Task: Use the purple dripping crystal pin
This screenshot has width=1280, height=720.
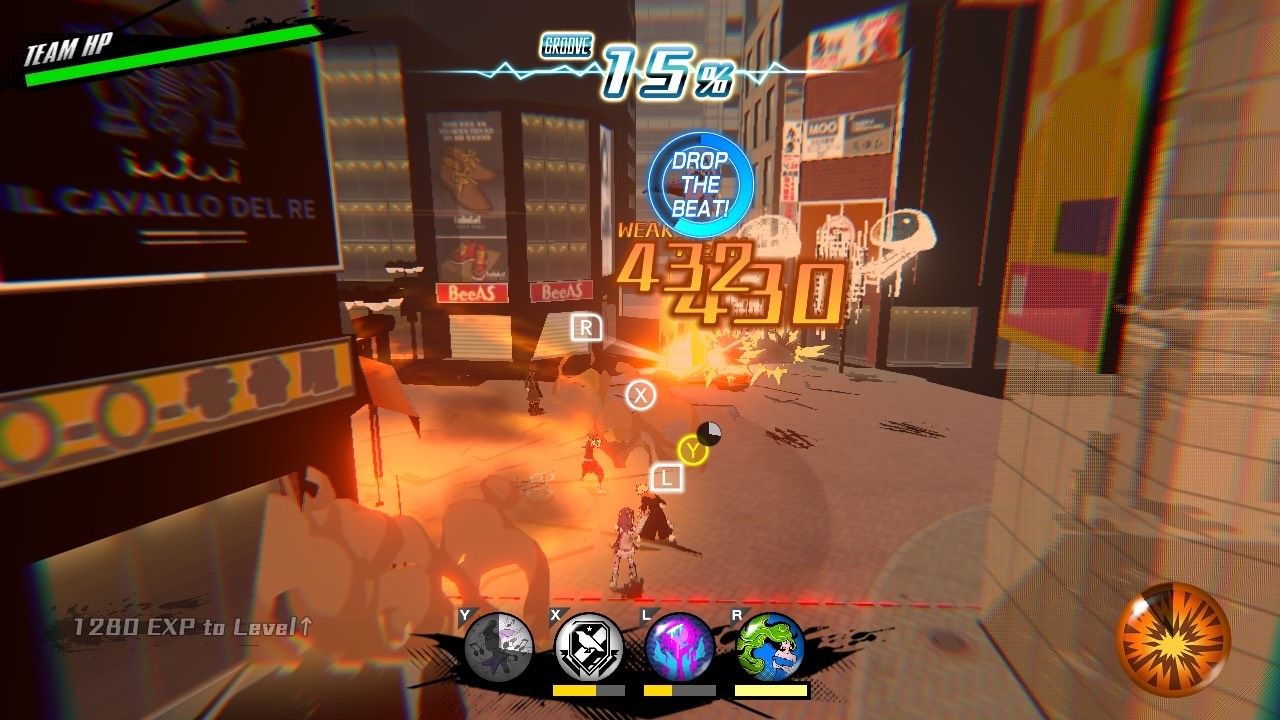Action: 680,647
